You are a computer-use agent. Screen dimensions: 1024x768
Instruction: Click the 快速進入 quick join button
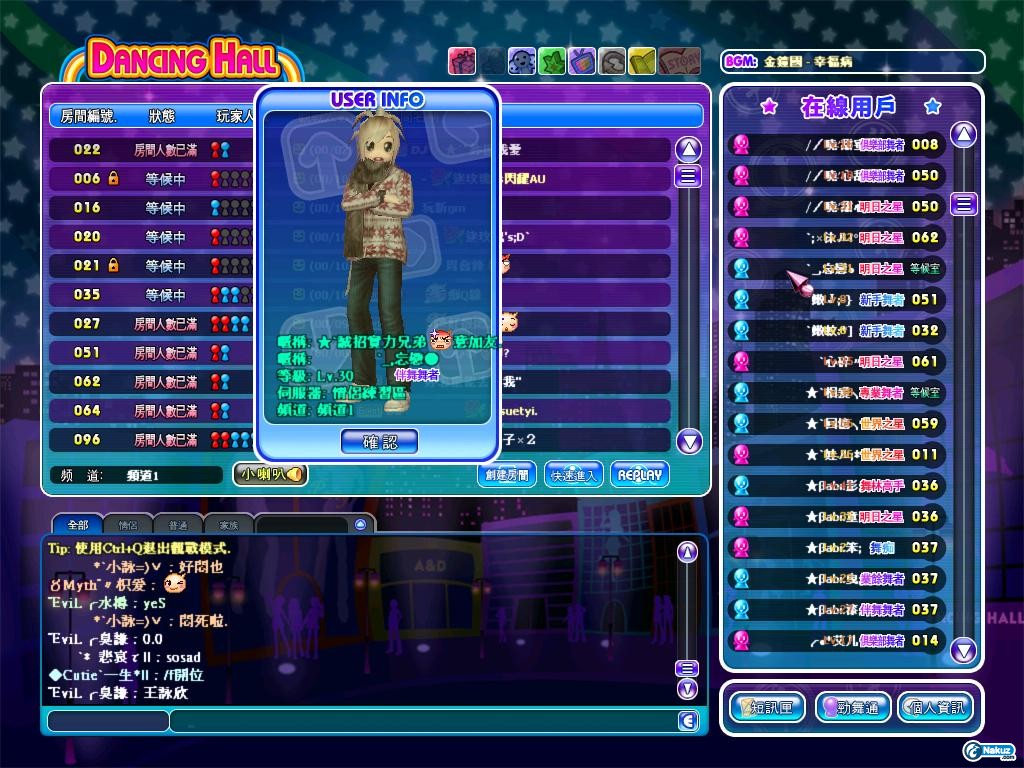click(x=574, y=475)
